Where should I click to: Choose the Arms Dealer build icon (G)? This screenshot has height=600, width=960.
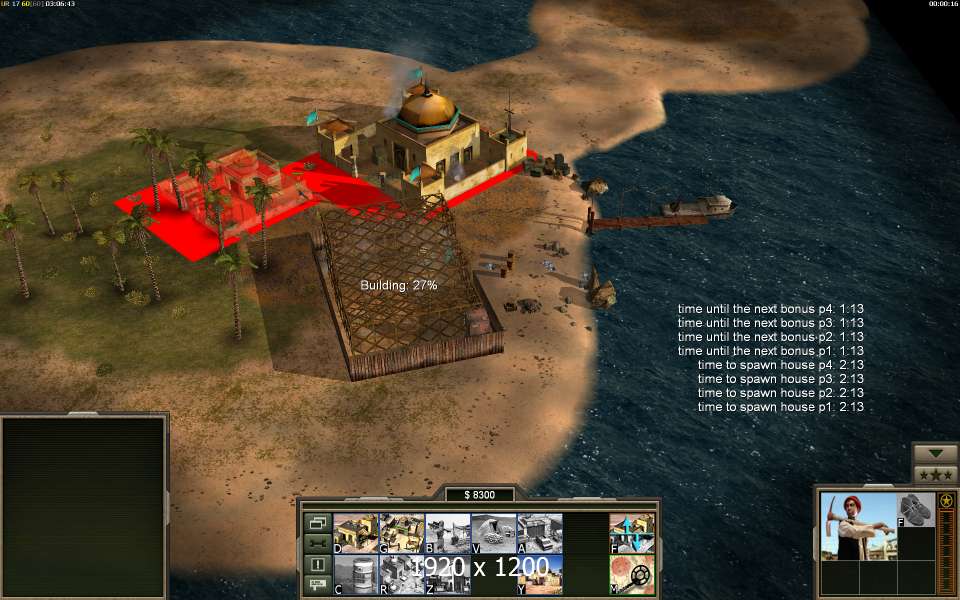401,533
